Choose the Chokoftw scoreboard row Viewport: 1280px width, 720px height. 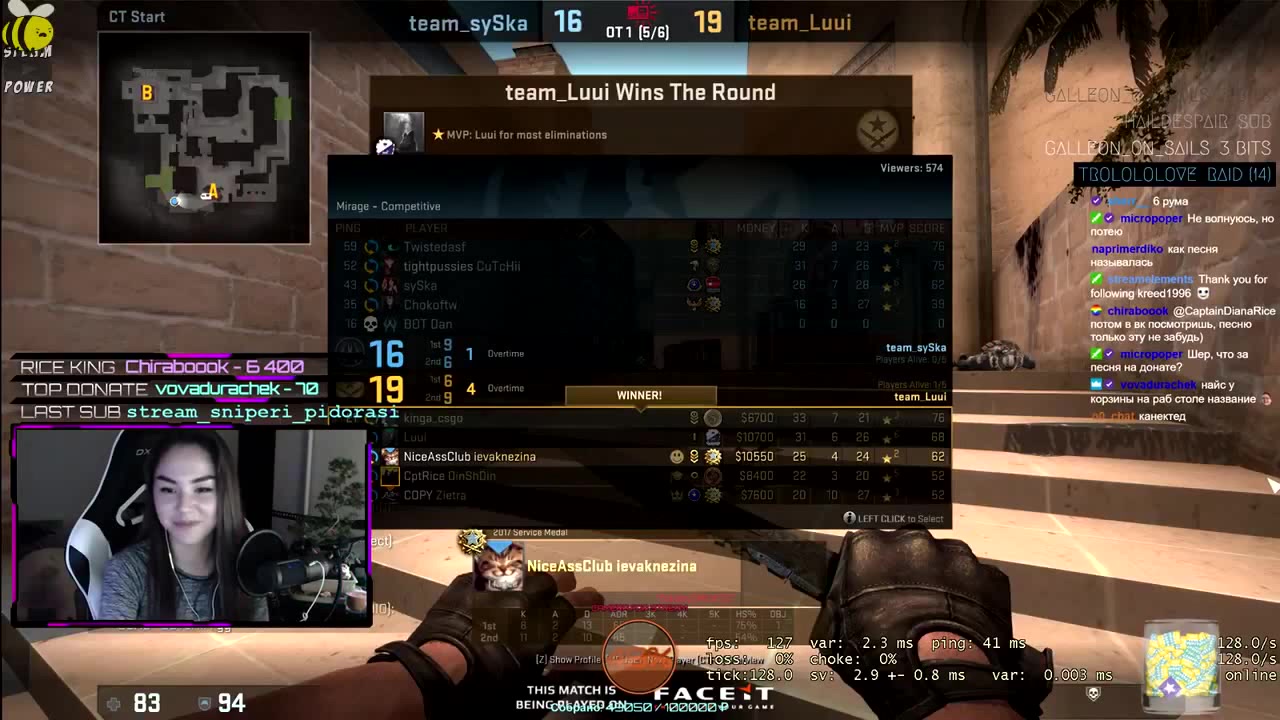point(640,305)
